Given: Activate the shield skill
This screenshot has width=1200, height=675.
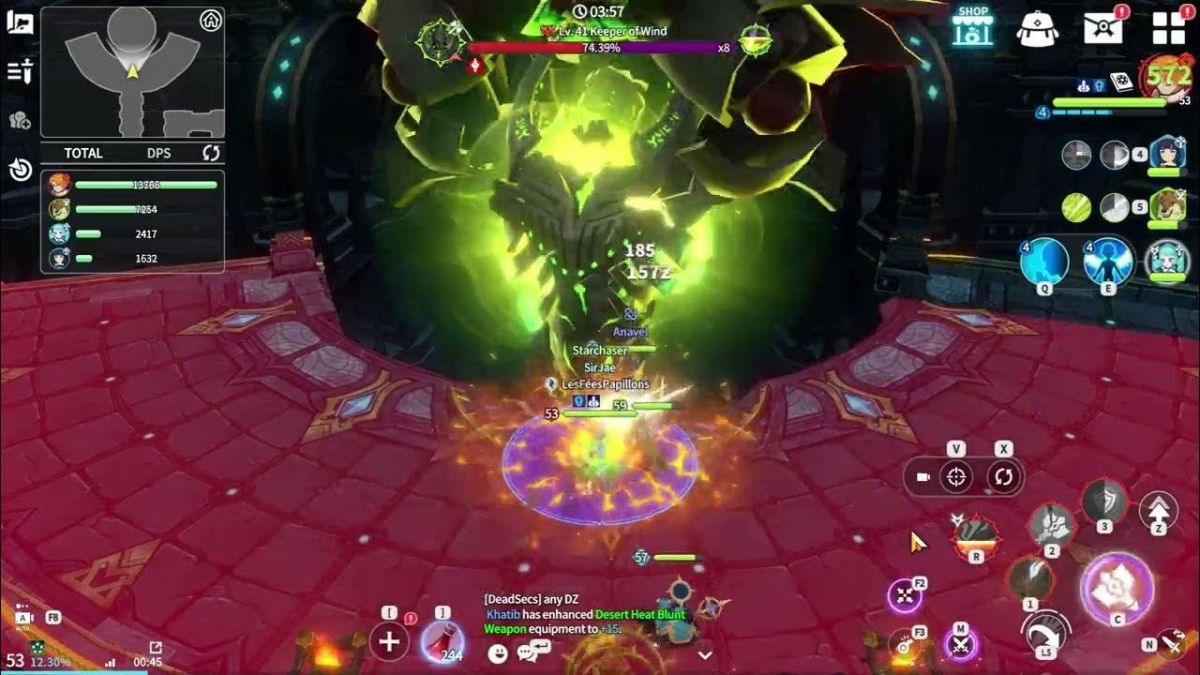Looking at the screenshot, I should click(1104, 501).
